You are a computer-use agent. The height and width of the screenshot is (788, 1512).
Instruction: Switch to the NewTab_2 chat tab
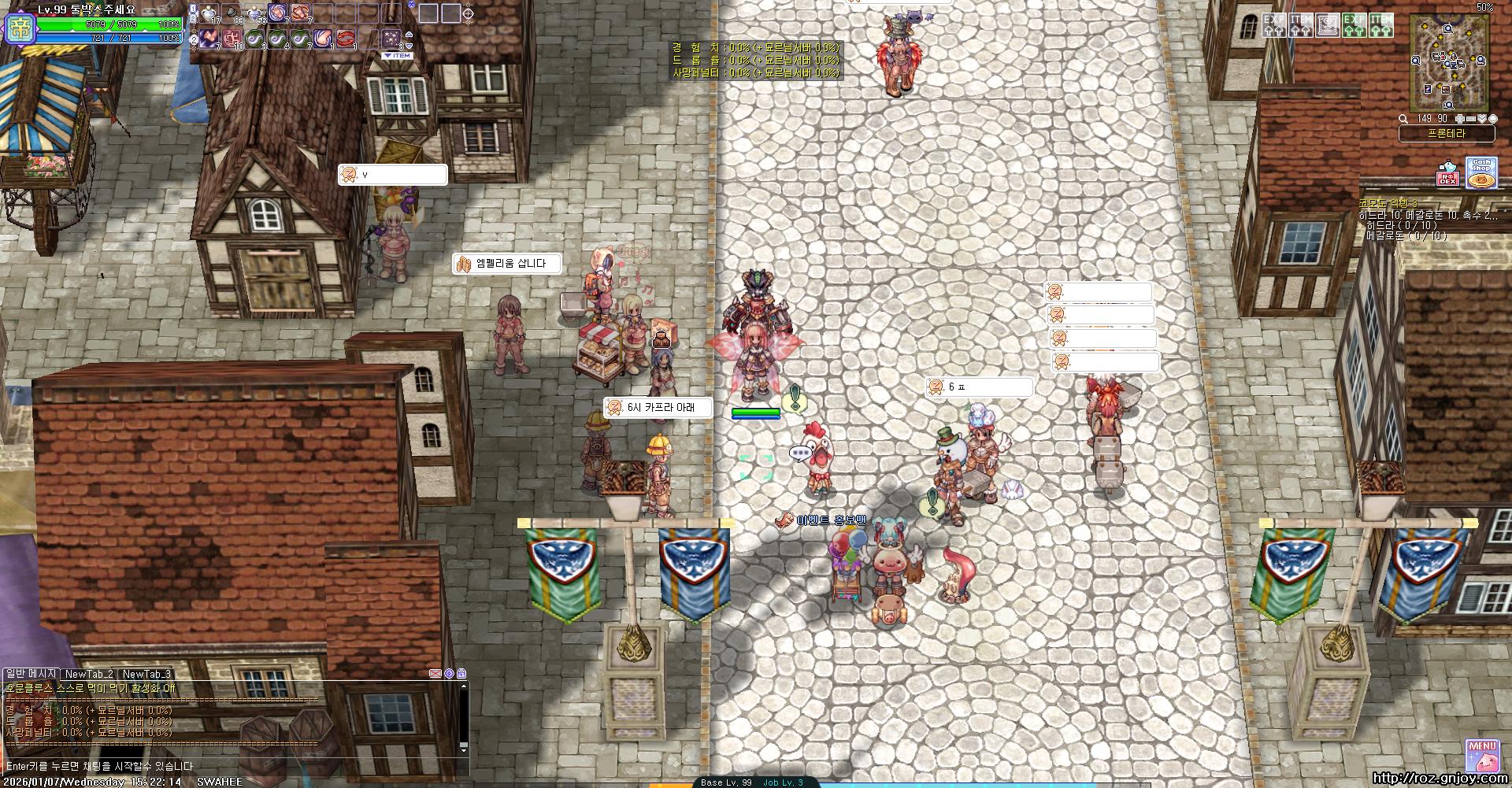(x=89, y=674)
